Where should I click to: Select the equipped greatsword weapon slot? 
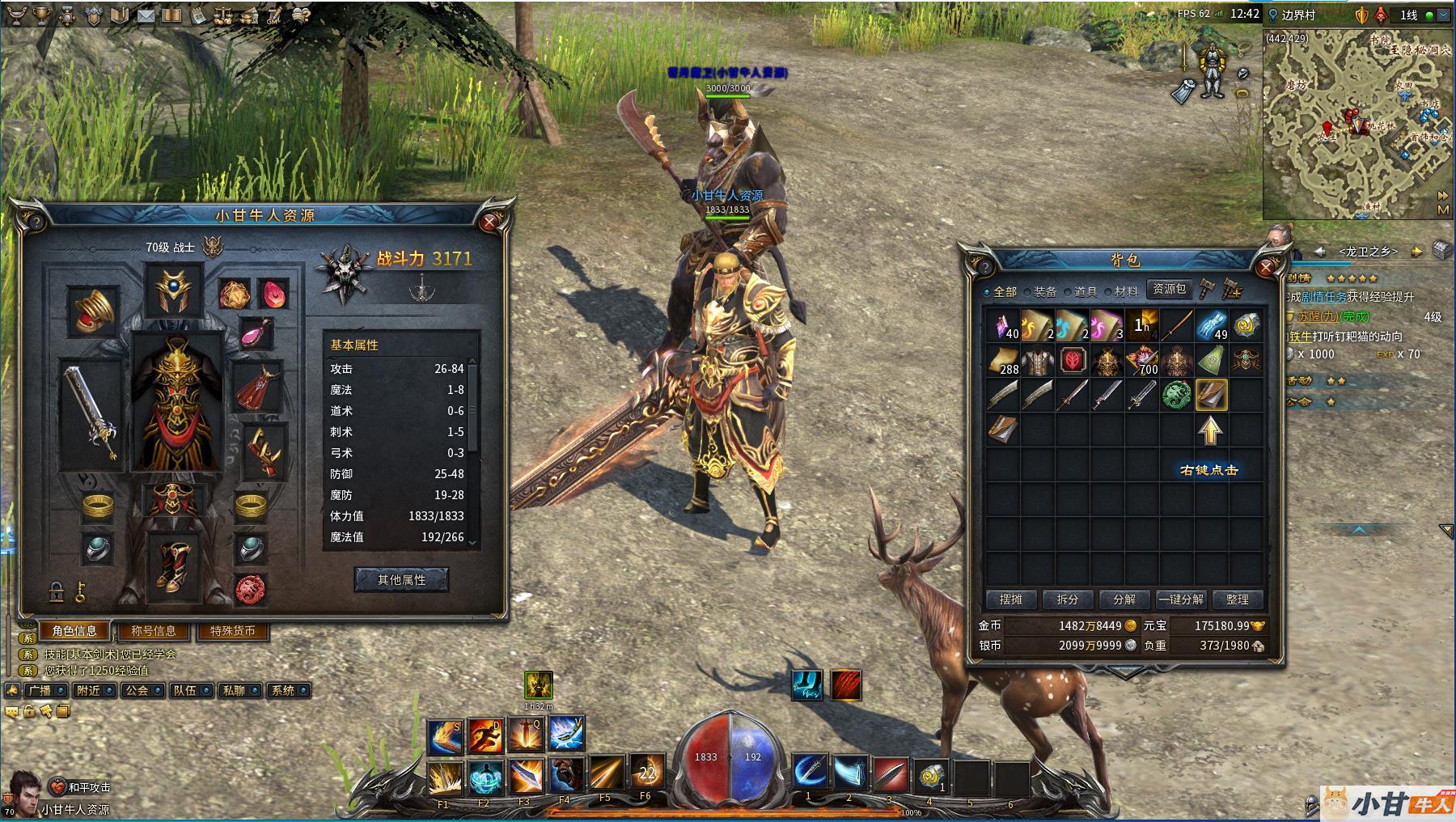coord(91,413)
